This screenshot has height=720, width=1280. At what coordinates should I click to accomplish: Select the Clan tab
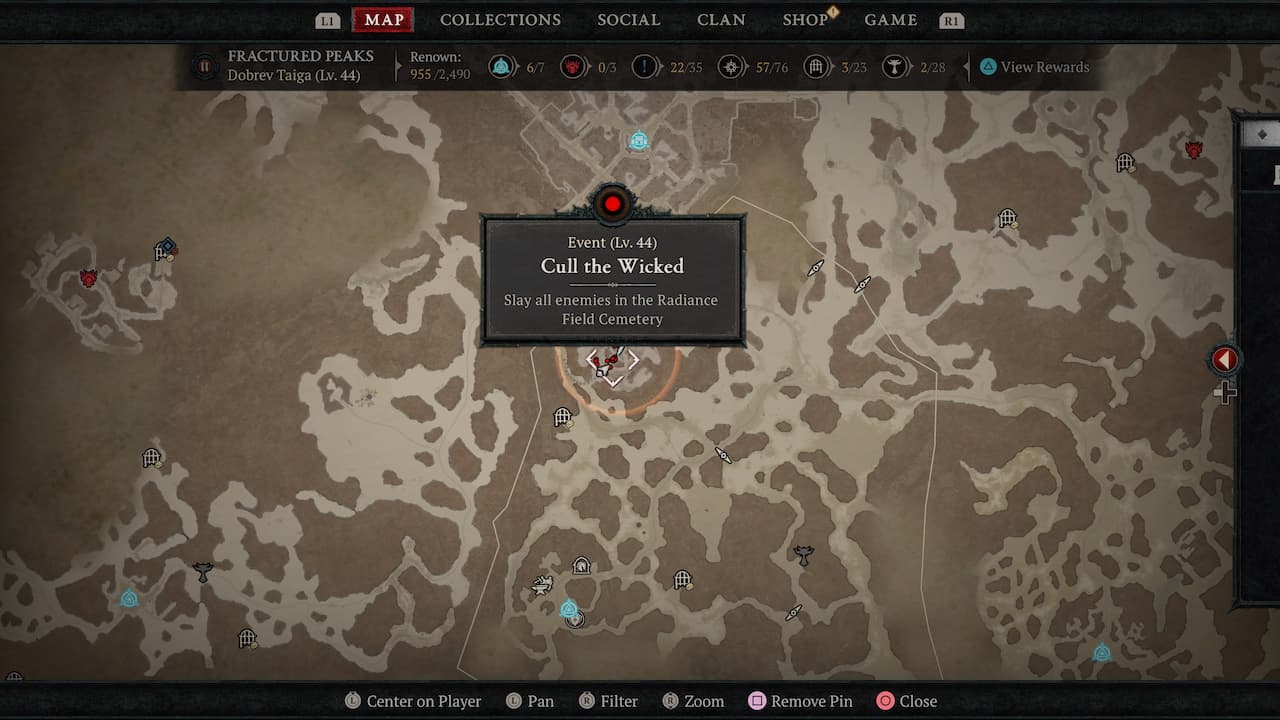[x=720, y=20]
